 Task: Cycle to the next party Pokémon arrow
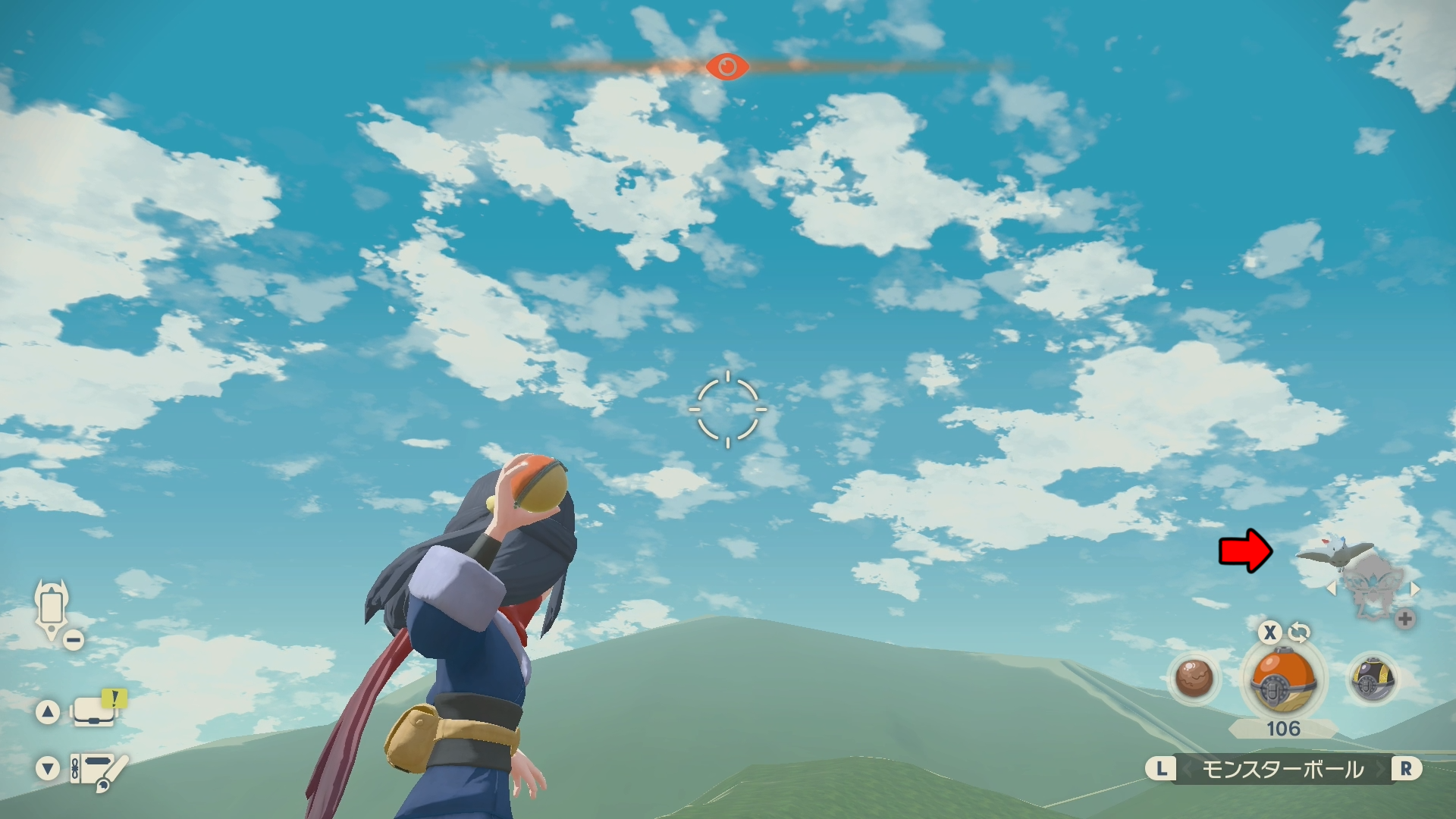click(1415, 588)
